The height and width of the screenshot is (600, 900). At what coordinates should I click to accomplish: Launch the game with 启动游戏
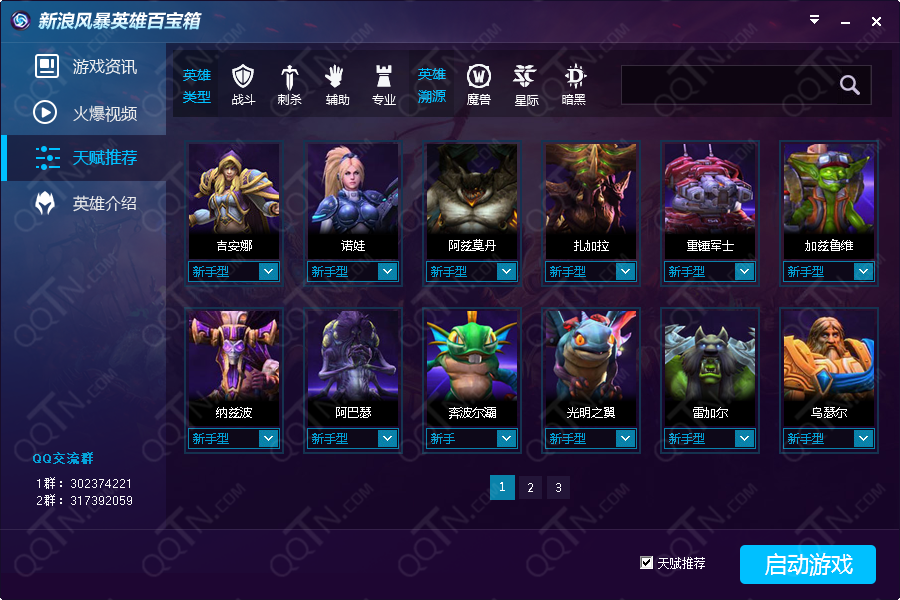(807, 564)
